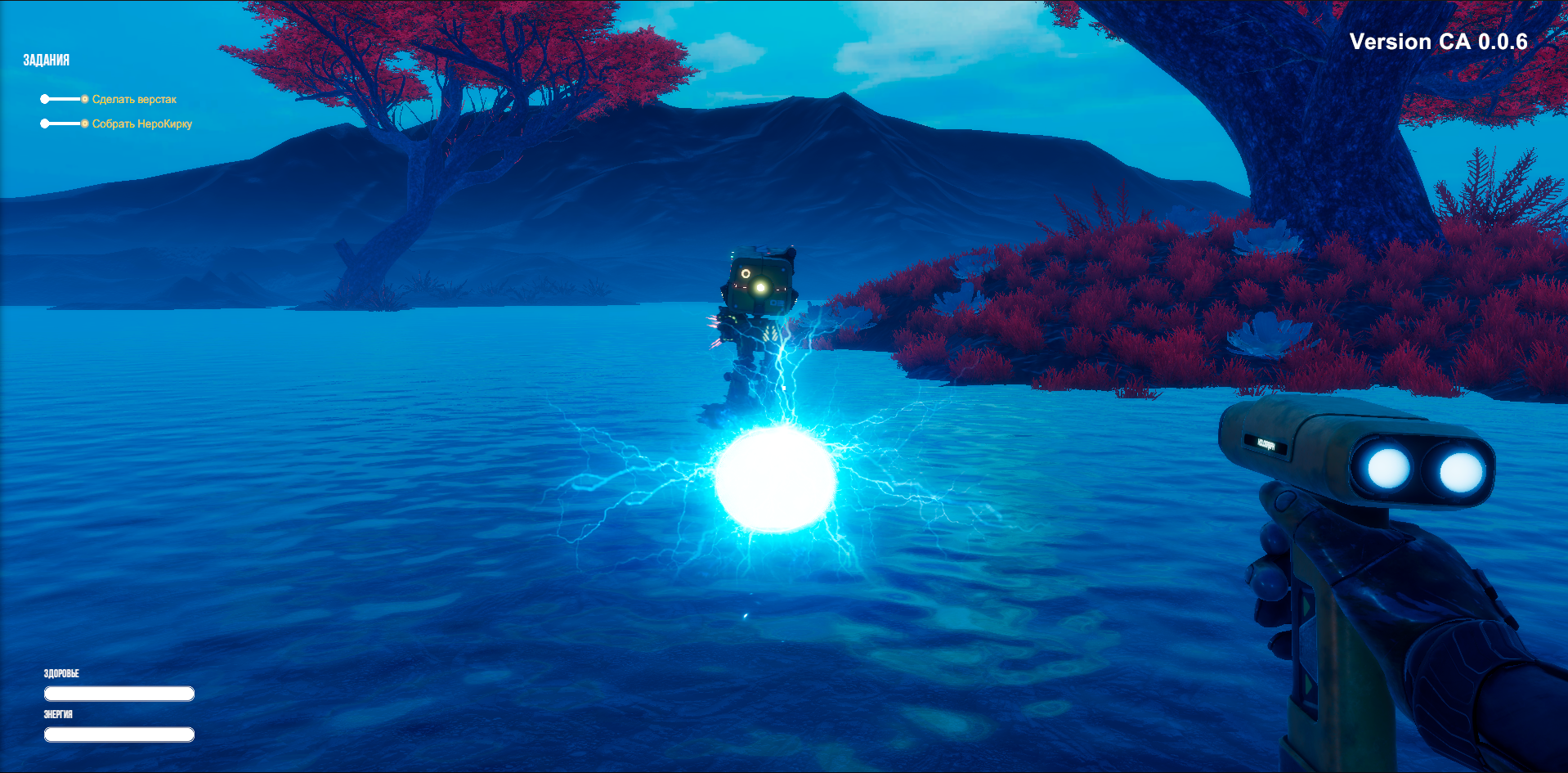Click the "Собрать НероКирку" objective

(141, 124)
